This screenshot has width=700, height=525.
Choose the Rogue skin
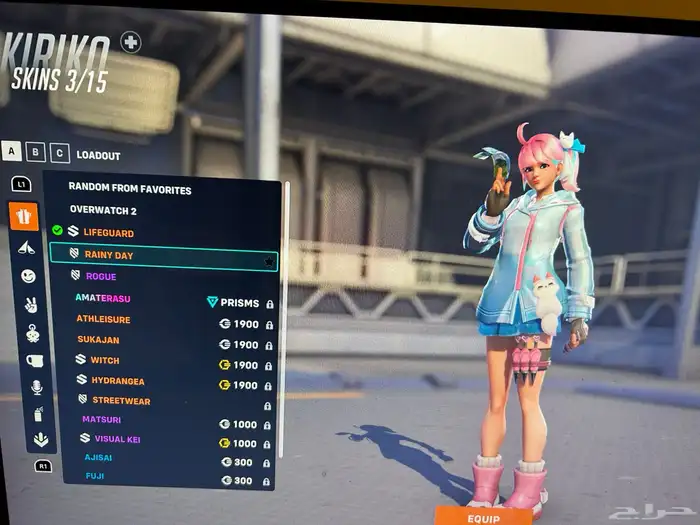click(101, 276)
